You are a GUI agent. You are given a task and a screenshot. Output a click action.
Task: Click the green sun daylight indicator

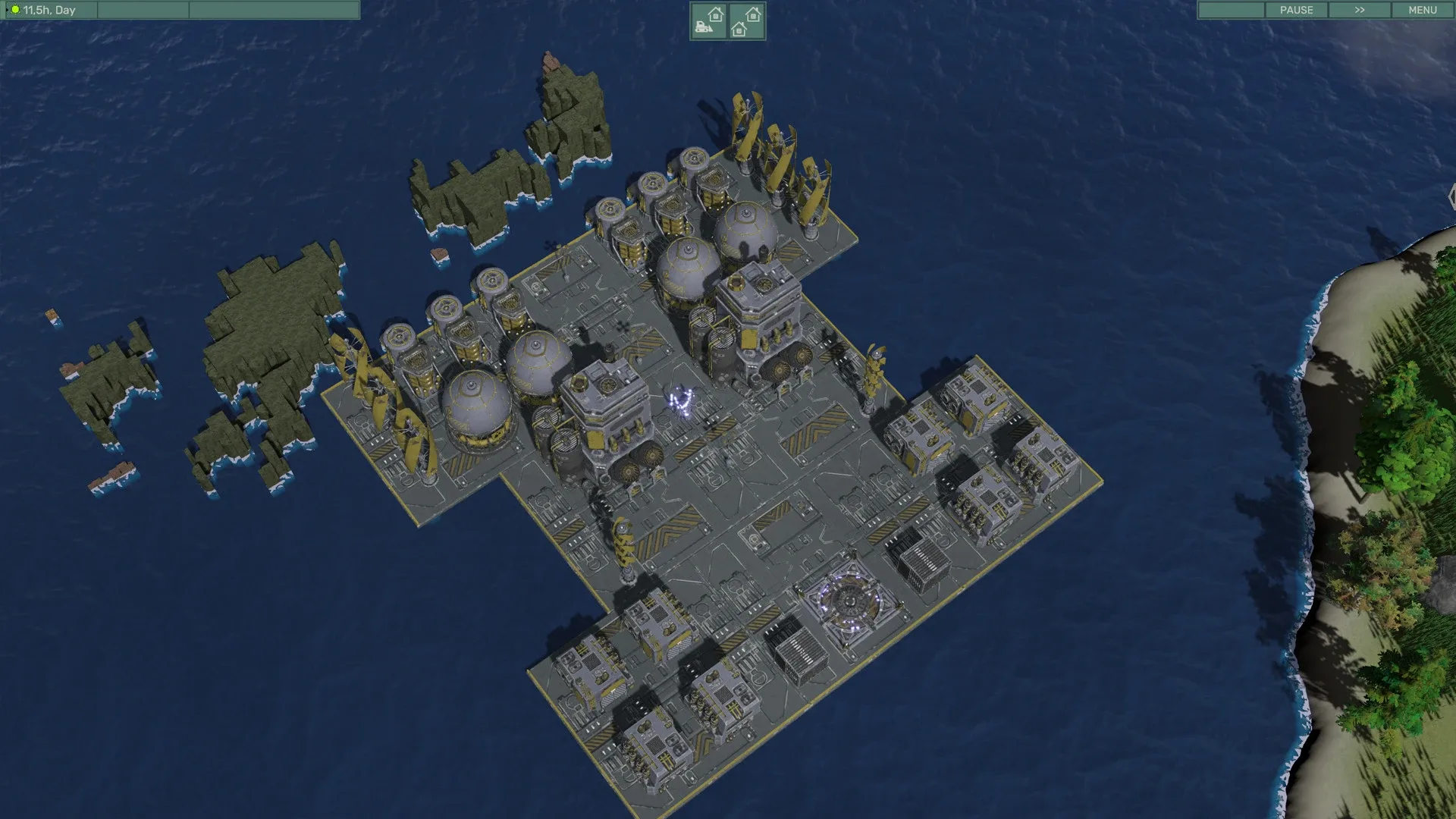coord(14,10)
